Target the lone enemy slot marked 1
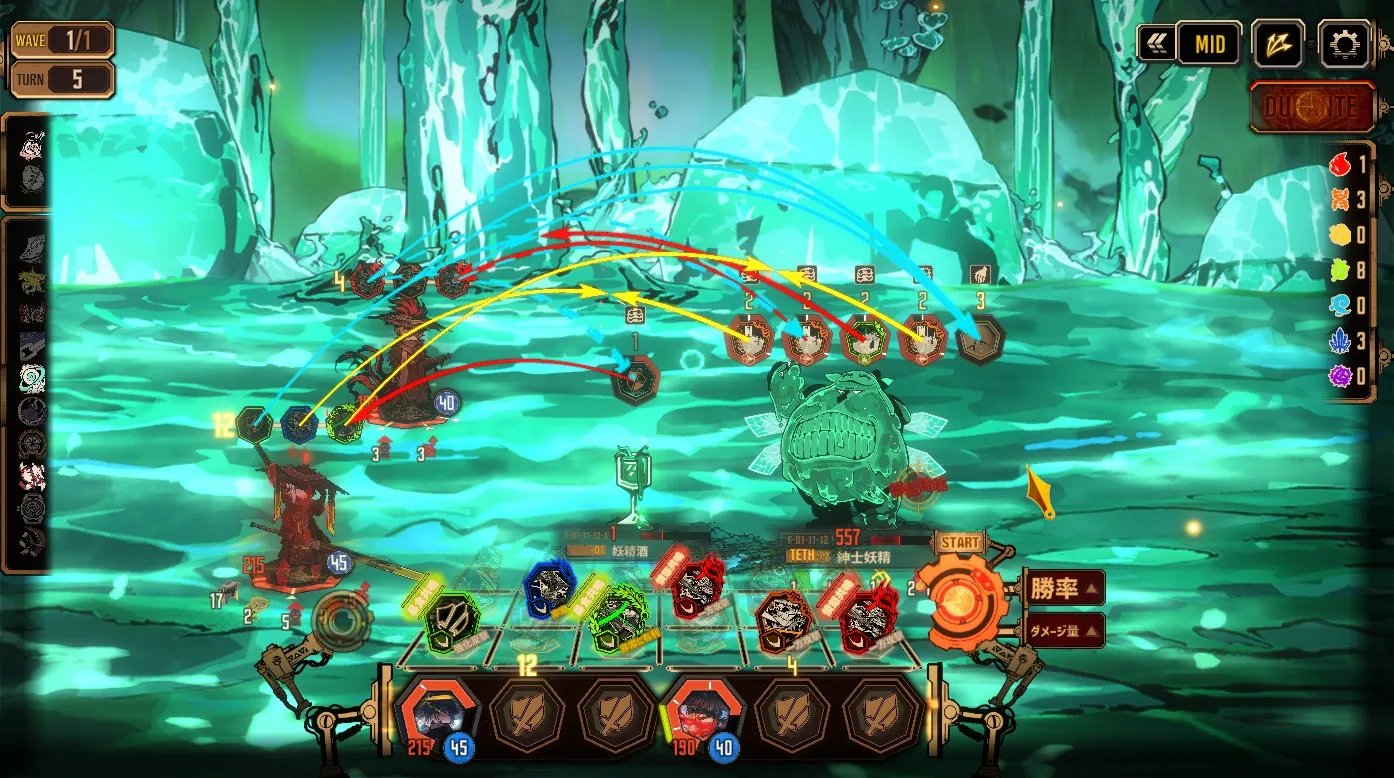Viewport: 1394px width, 778px height. point(635,380)
